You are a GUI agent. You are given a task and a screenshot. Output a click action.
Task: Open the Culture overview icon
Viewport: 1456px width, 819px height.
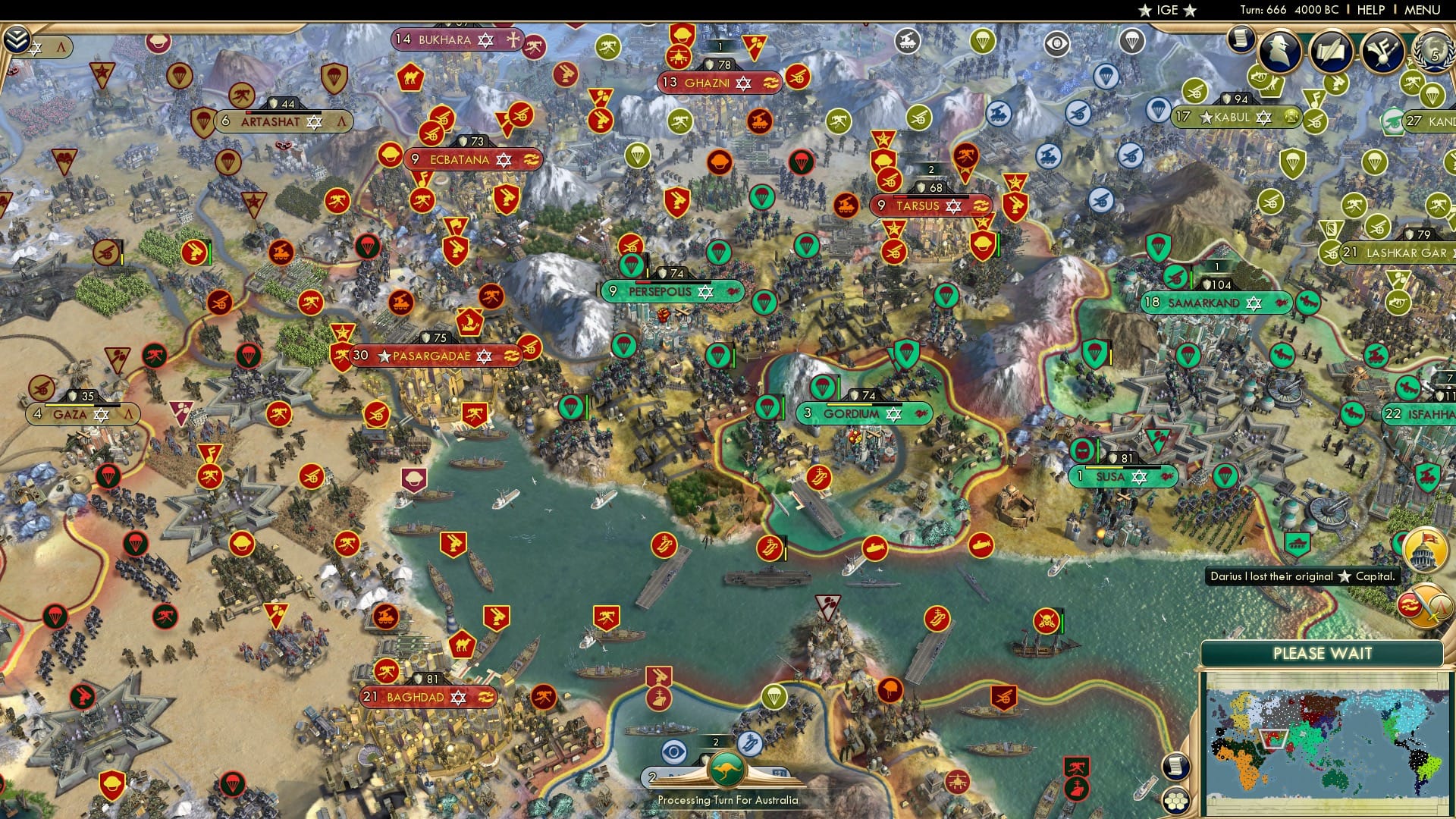pyautogui.click(x=1382, y=51)
